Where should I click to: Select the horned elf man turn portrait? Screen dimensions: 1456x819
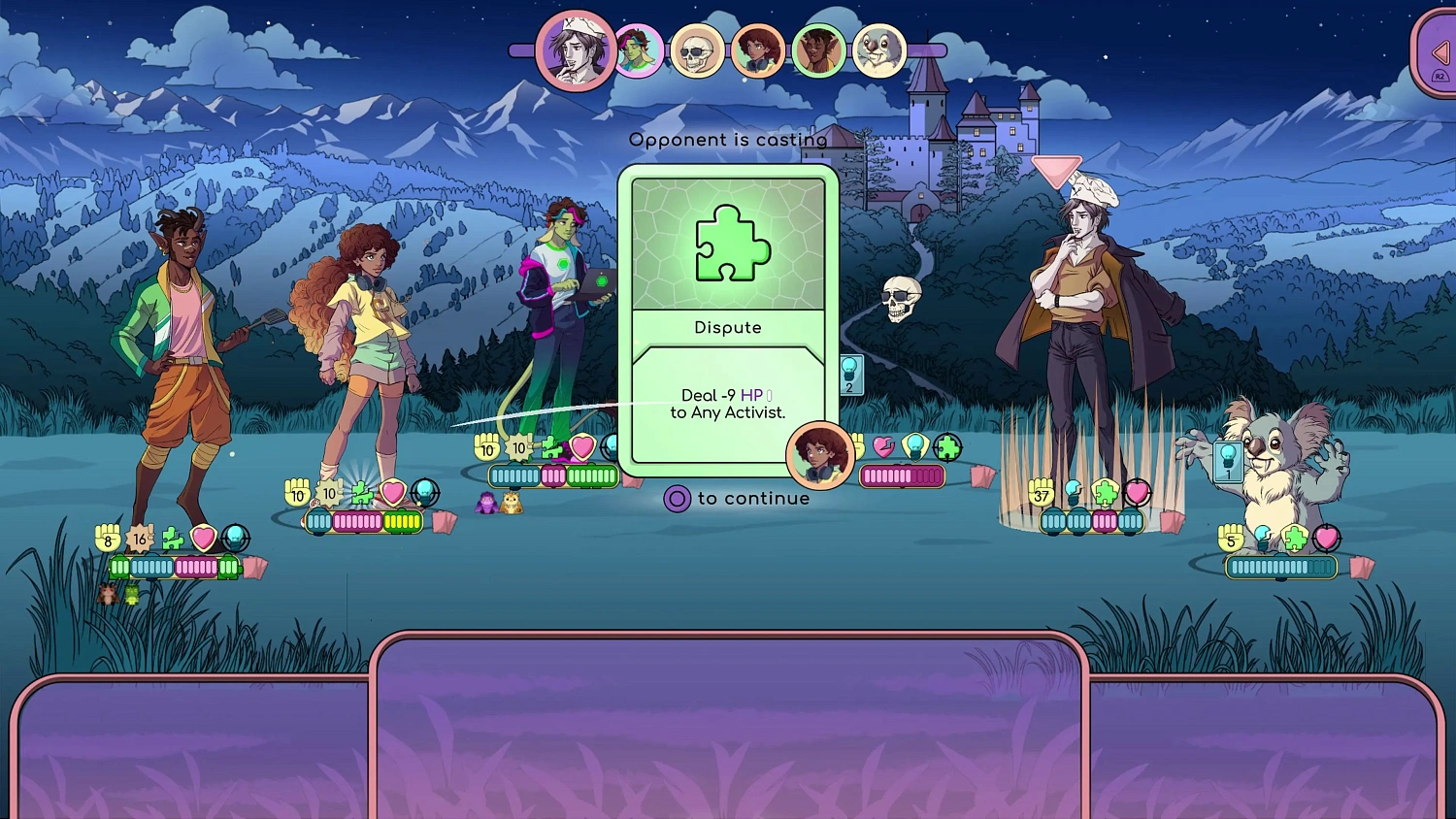818,50
